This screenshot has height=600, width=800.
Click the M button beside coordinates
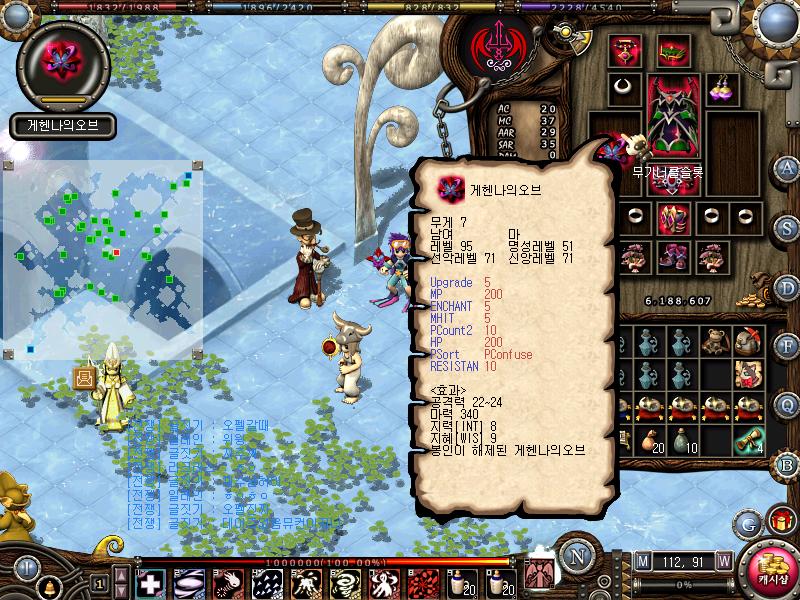(x=642, y=560)
